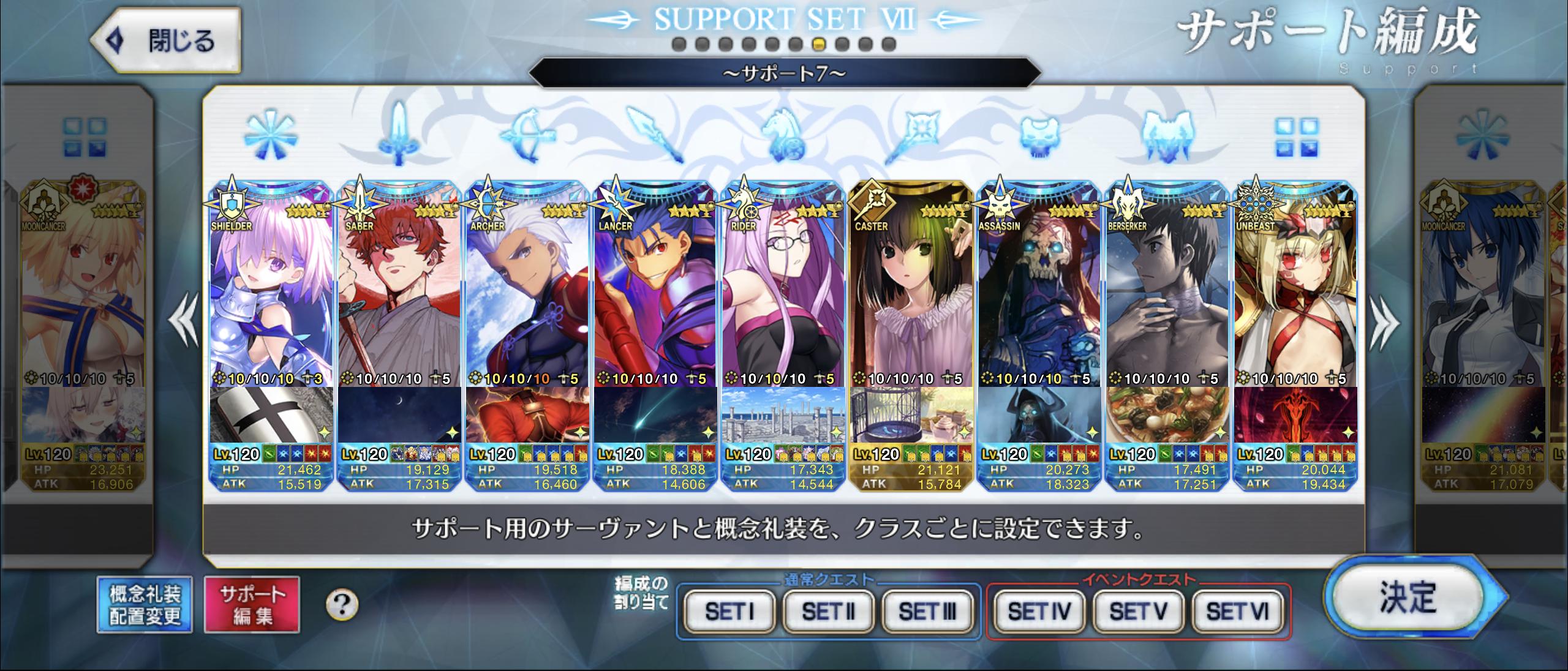Assign formation to event SET VI

pyautogui.click(x=1237, y=610)
